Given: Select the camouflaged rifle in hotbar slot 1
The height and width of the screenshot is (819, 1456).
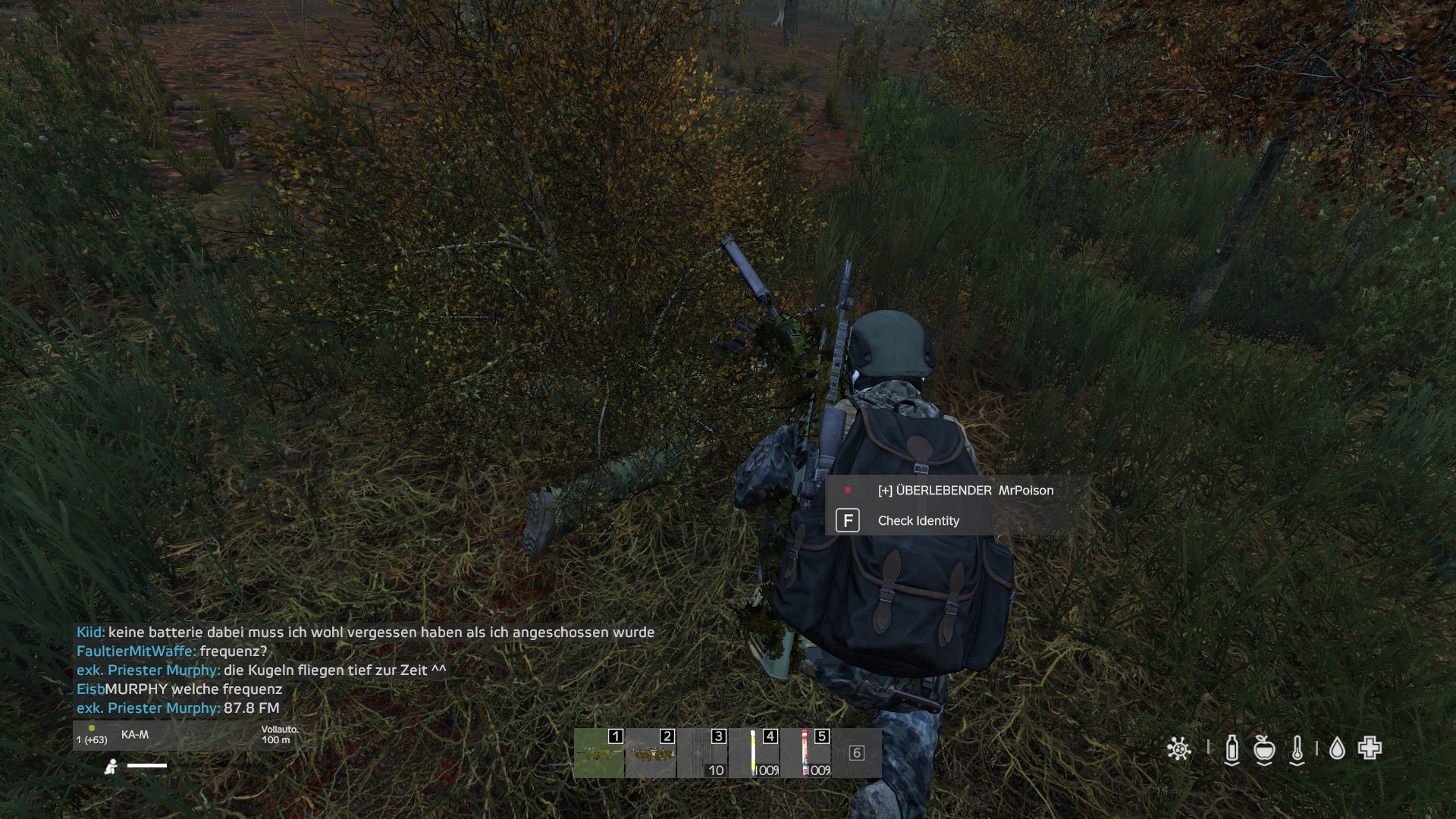Looking at the screenshot, I should point(599,753).
